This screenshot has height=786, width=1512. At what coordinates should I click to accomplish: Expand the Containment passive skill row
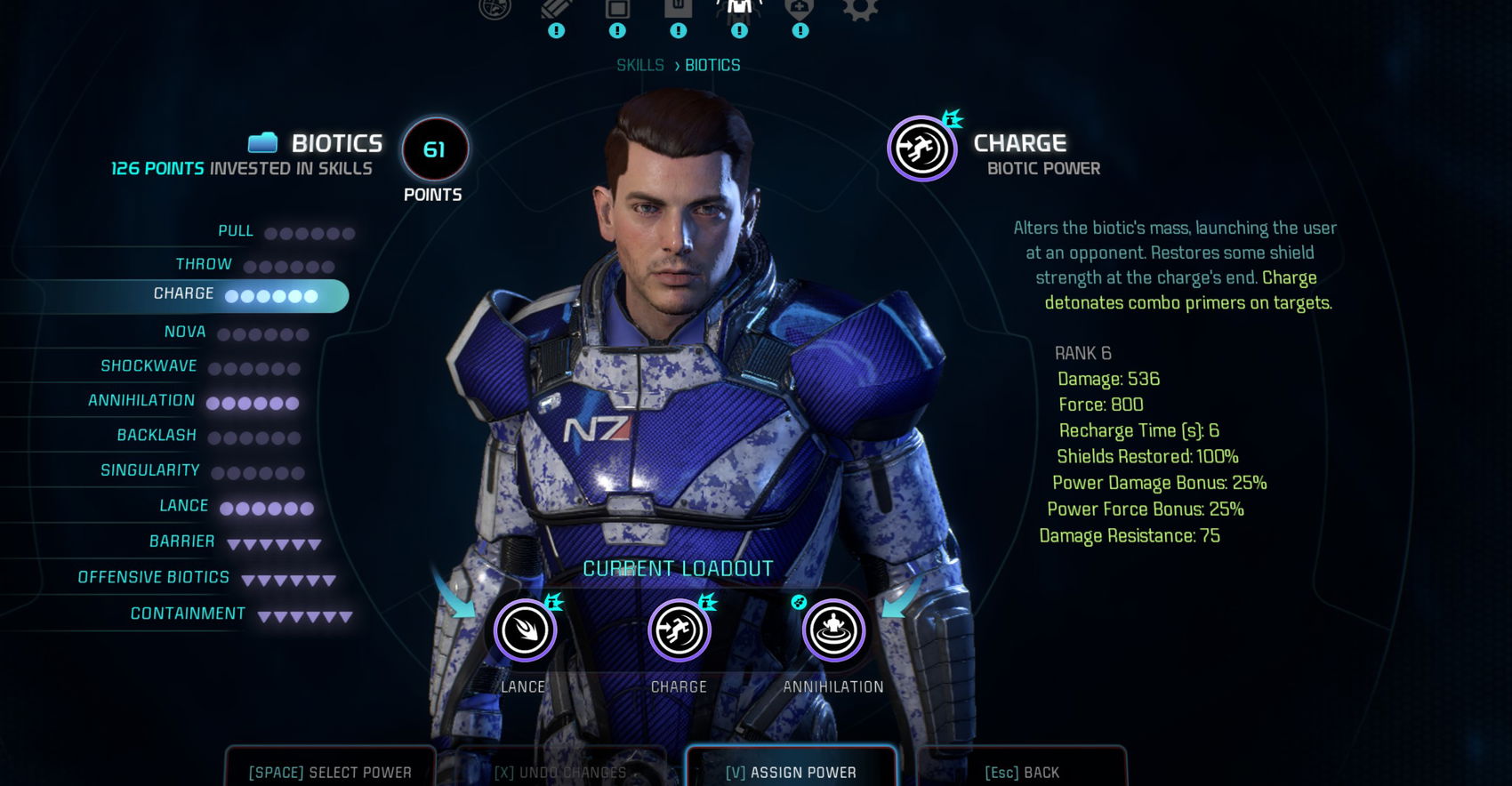(x=188, y=613)
